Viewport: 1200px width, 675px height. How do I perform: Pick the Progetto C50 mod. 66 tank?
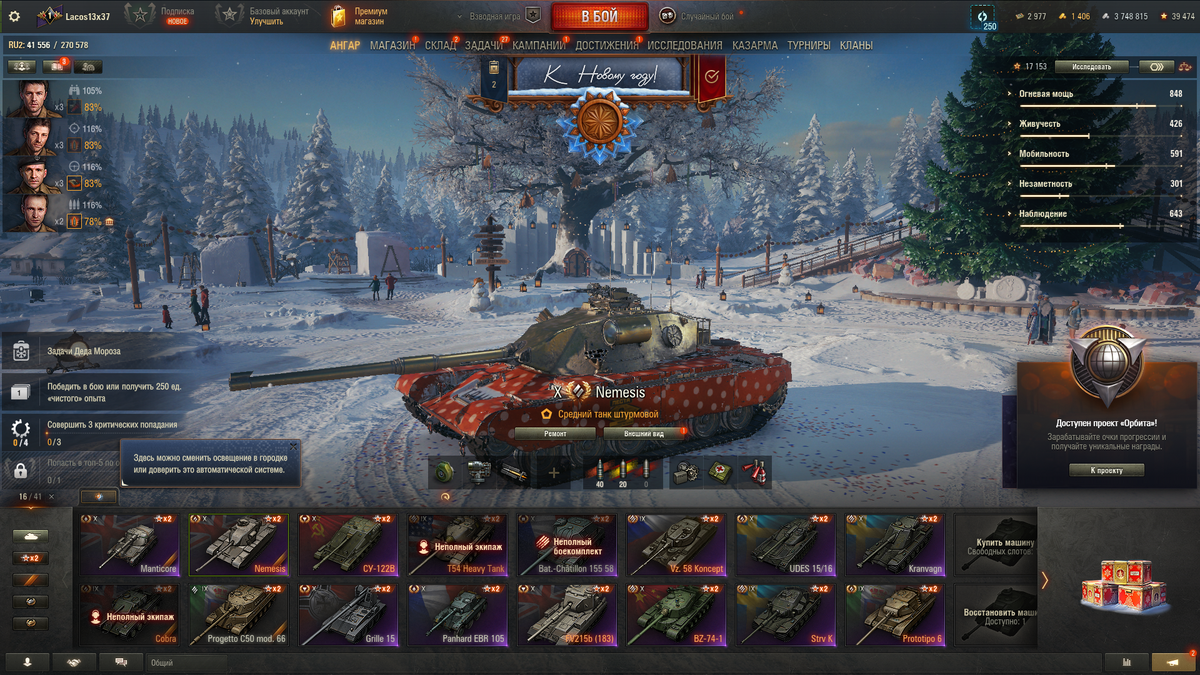[x=238, y=615]
